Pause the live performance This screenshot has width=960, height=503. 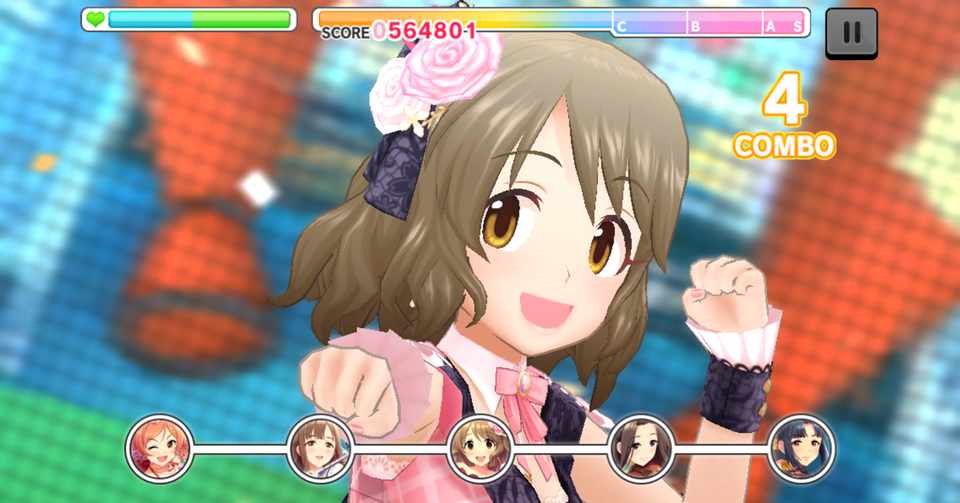tap(851, 32)
